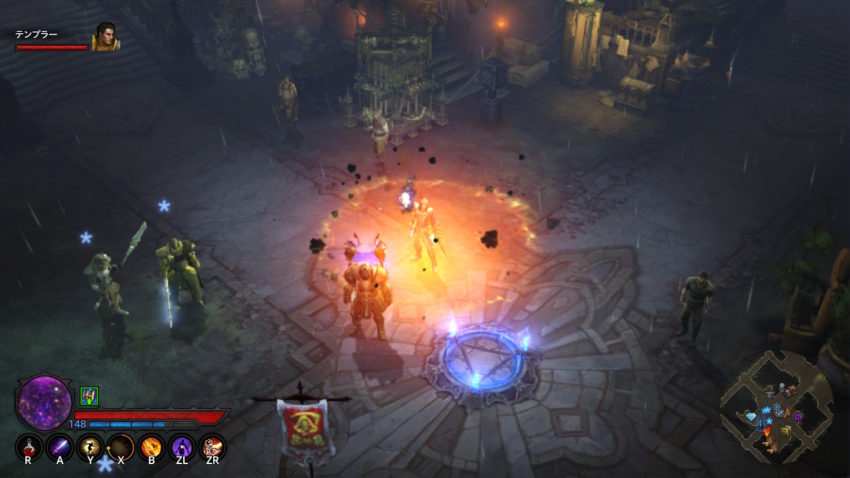Trigger the glowing running-figure skill
850x478 pixels.
(x=90, y=446)
